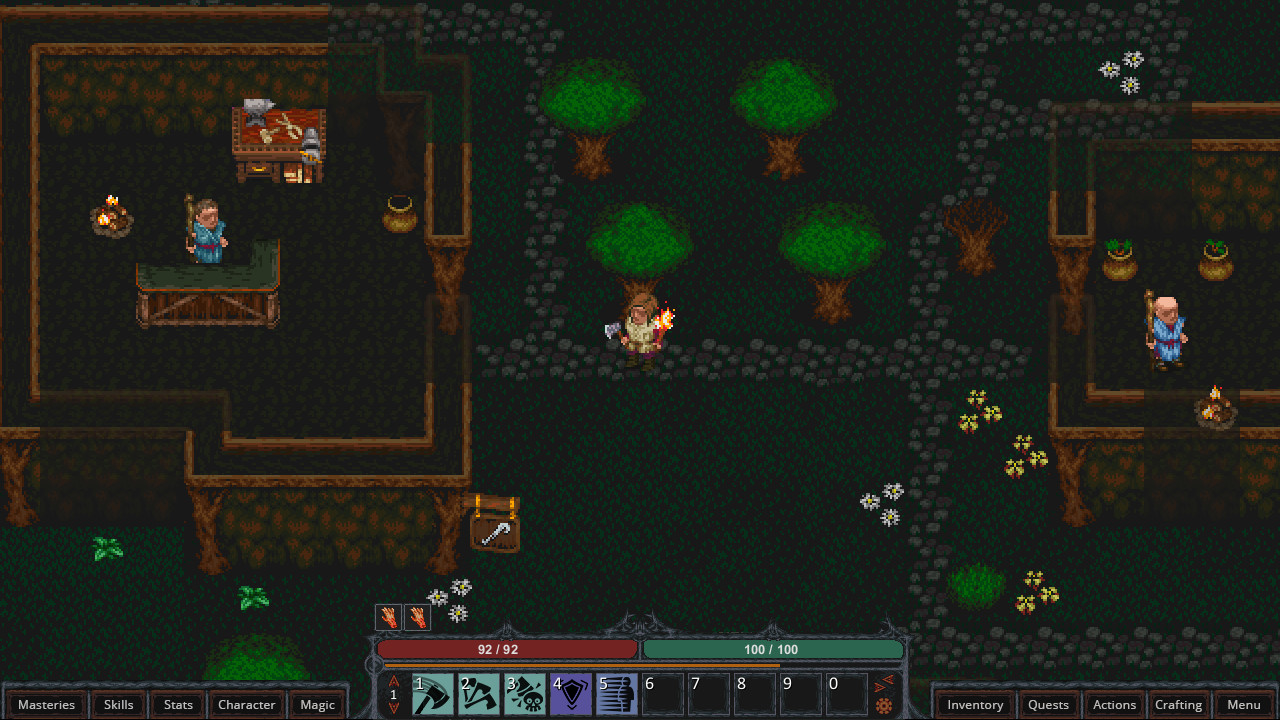Open the Magic menu
The width and height of the screenshot is (1280, 720).
[x=317, y=704]
